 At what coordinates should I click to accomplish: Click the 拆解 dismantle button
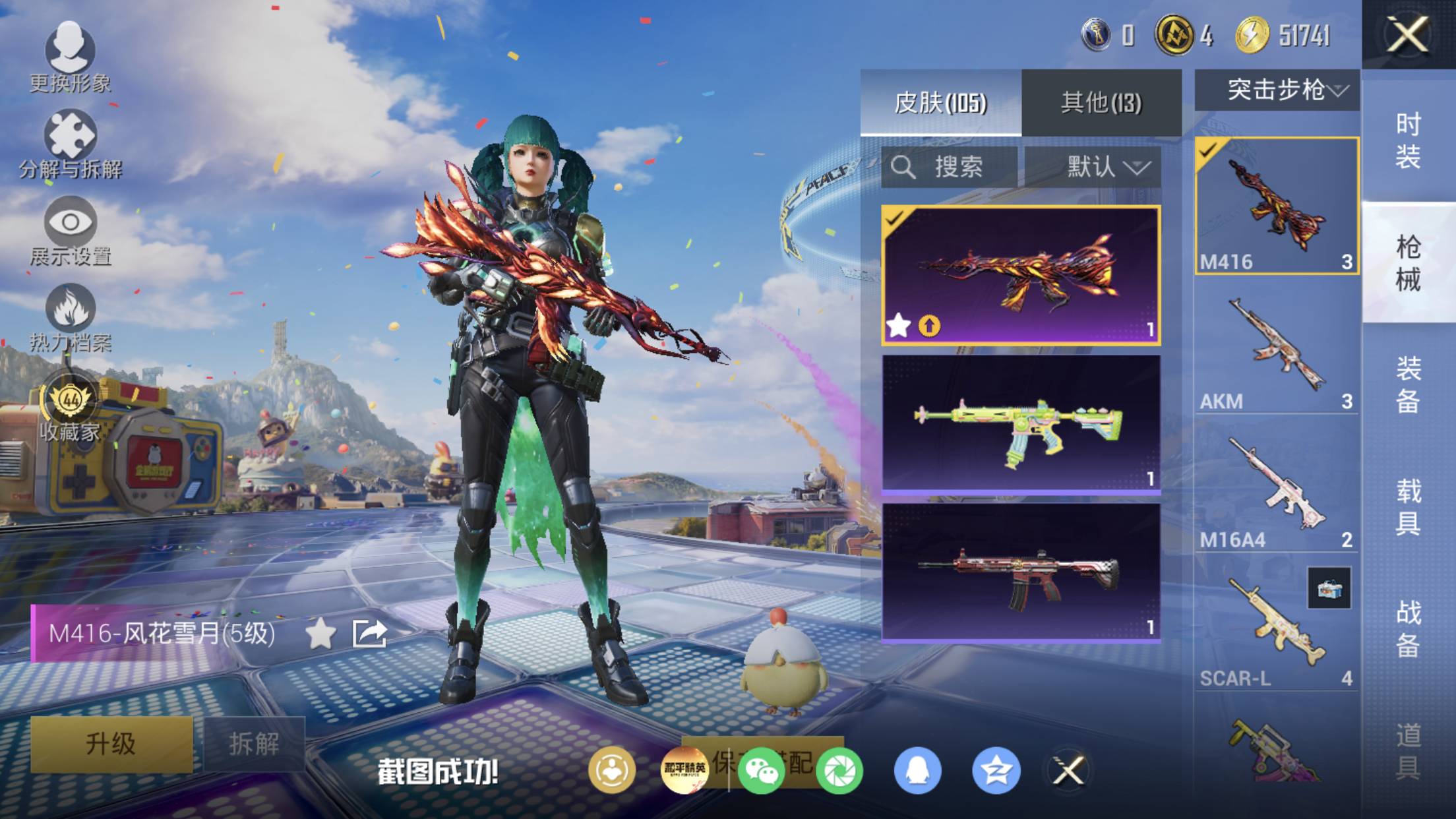254,744
